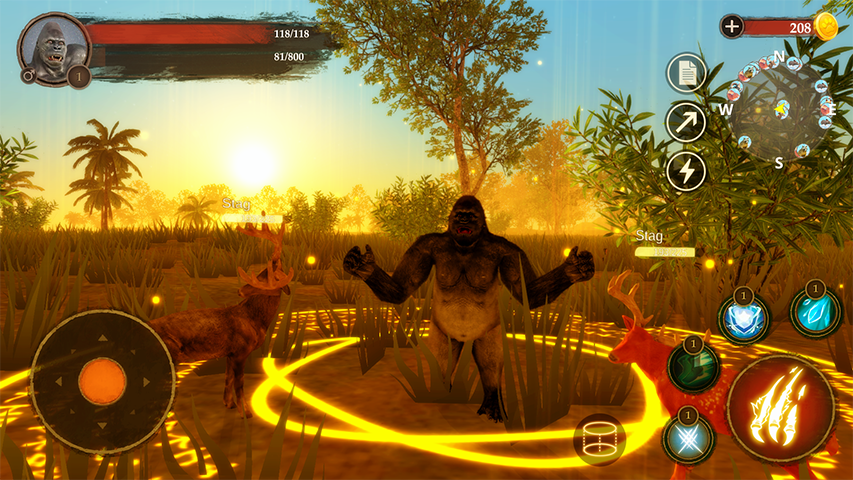The height and width of the screenshot is (480, 853).
Task: Activate the cyan crystal shard skill
Action: [x=816, y=311]
